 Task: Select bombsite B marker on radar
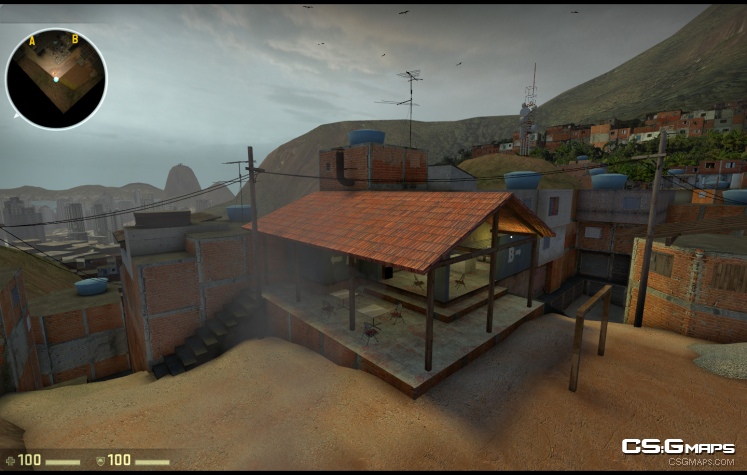tap(74, 39)
